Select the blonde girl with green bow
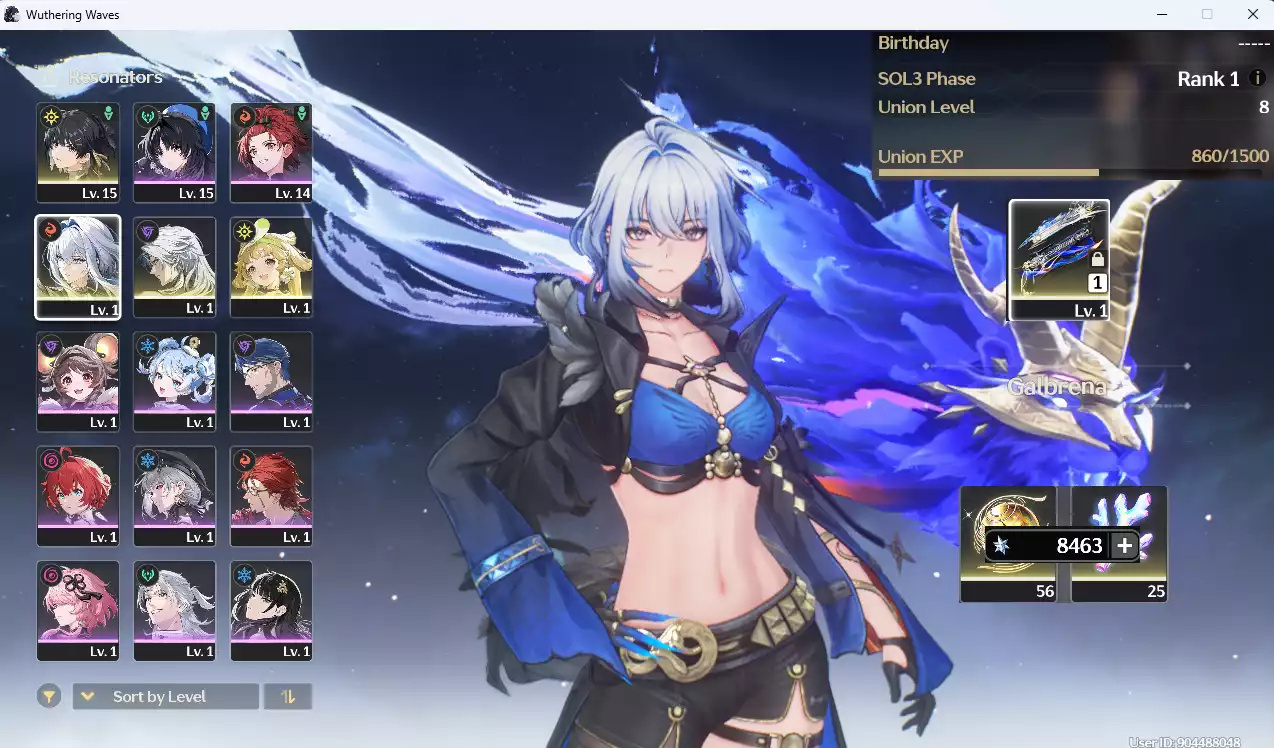 (x=271, y=267)
